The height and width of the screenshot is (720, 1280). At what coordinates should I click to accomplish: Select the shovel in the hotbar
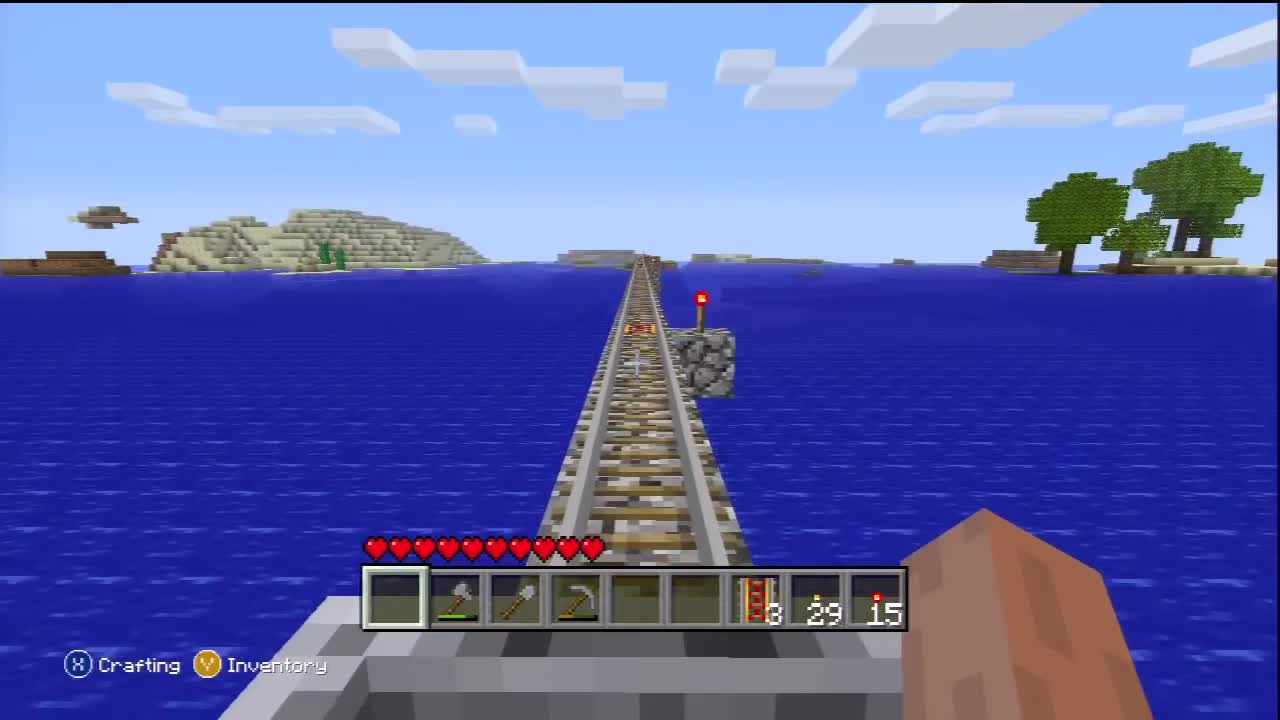(518, 595)
